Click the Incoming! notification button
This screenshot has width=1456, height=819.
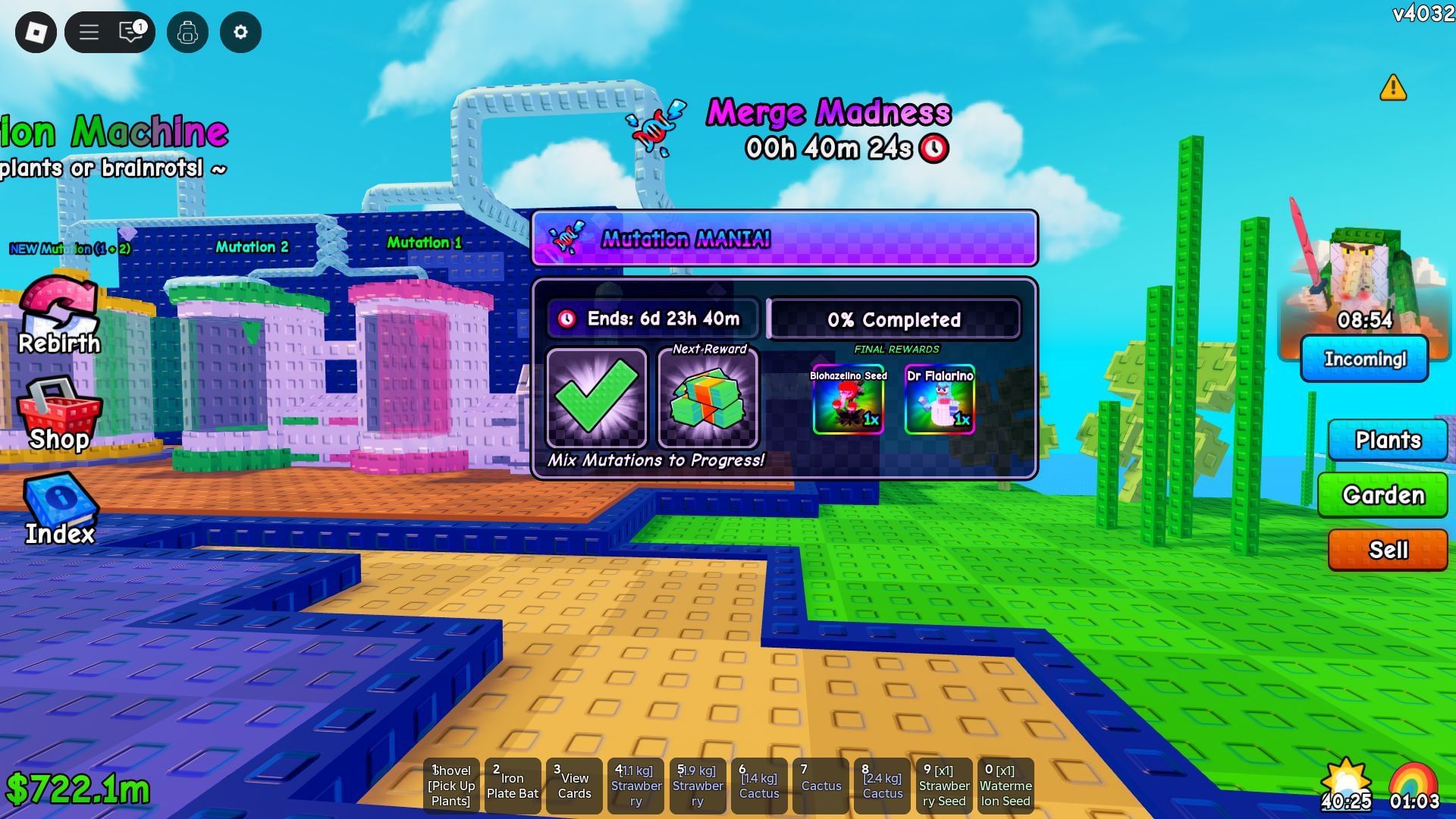tap(1365, 359)
